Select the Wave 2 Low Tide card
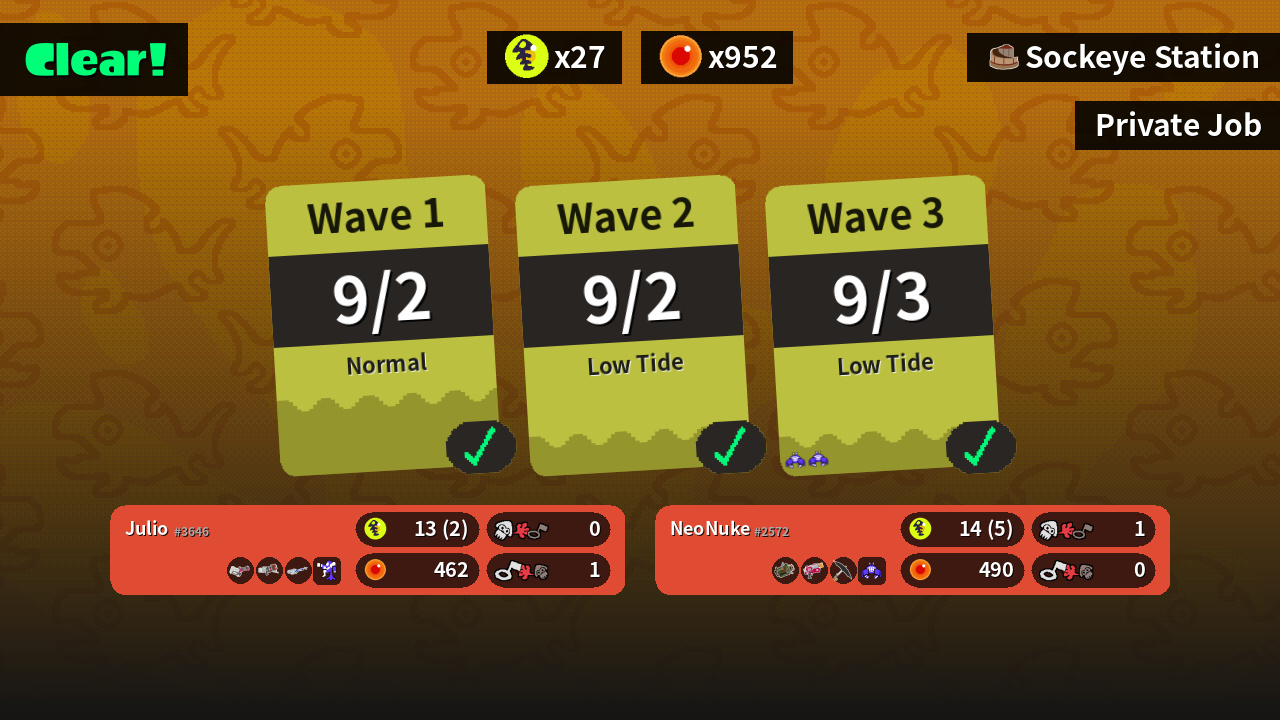 pos(633,325)
